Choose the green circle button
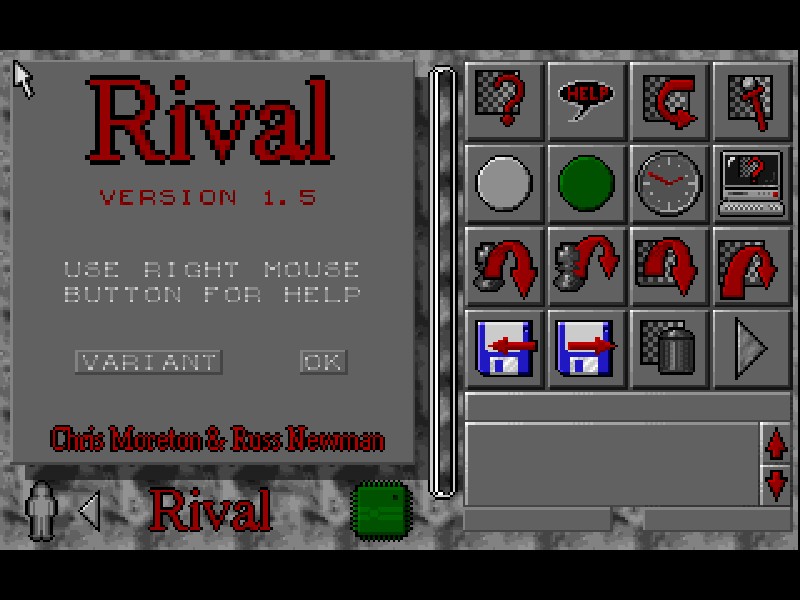800x600 pixels. [588, 184]
